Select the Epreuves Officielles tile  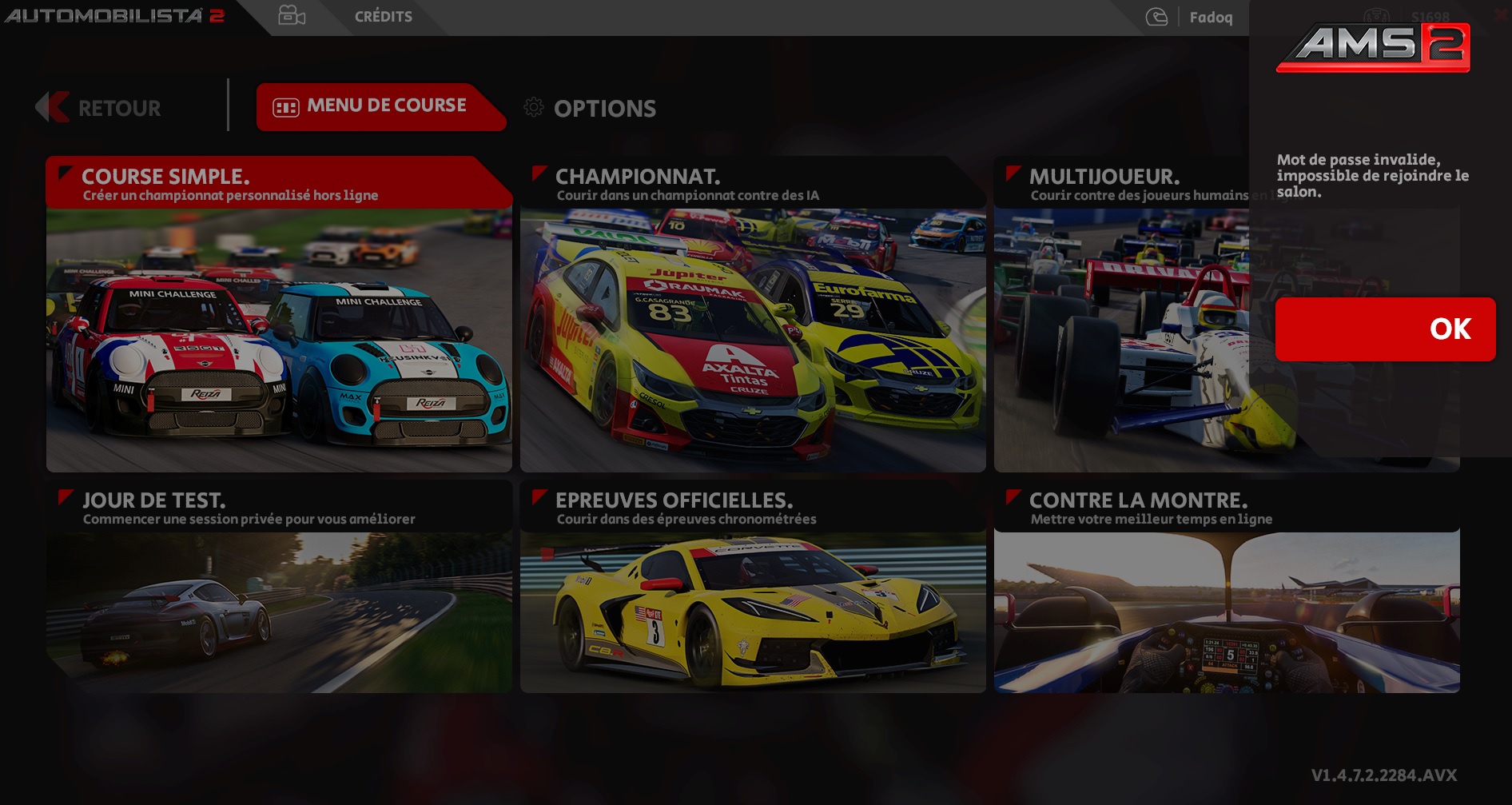(752, 588)
